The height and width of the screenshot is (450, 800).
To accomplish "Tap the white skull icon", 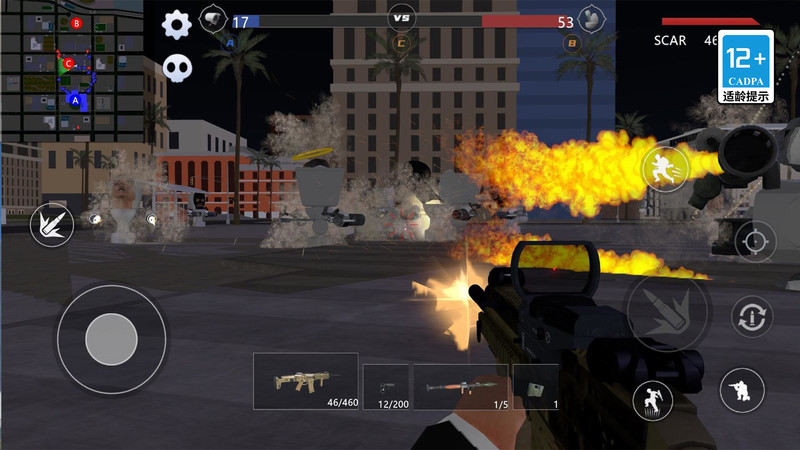I will click(x=178, y=69).
